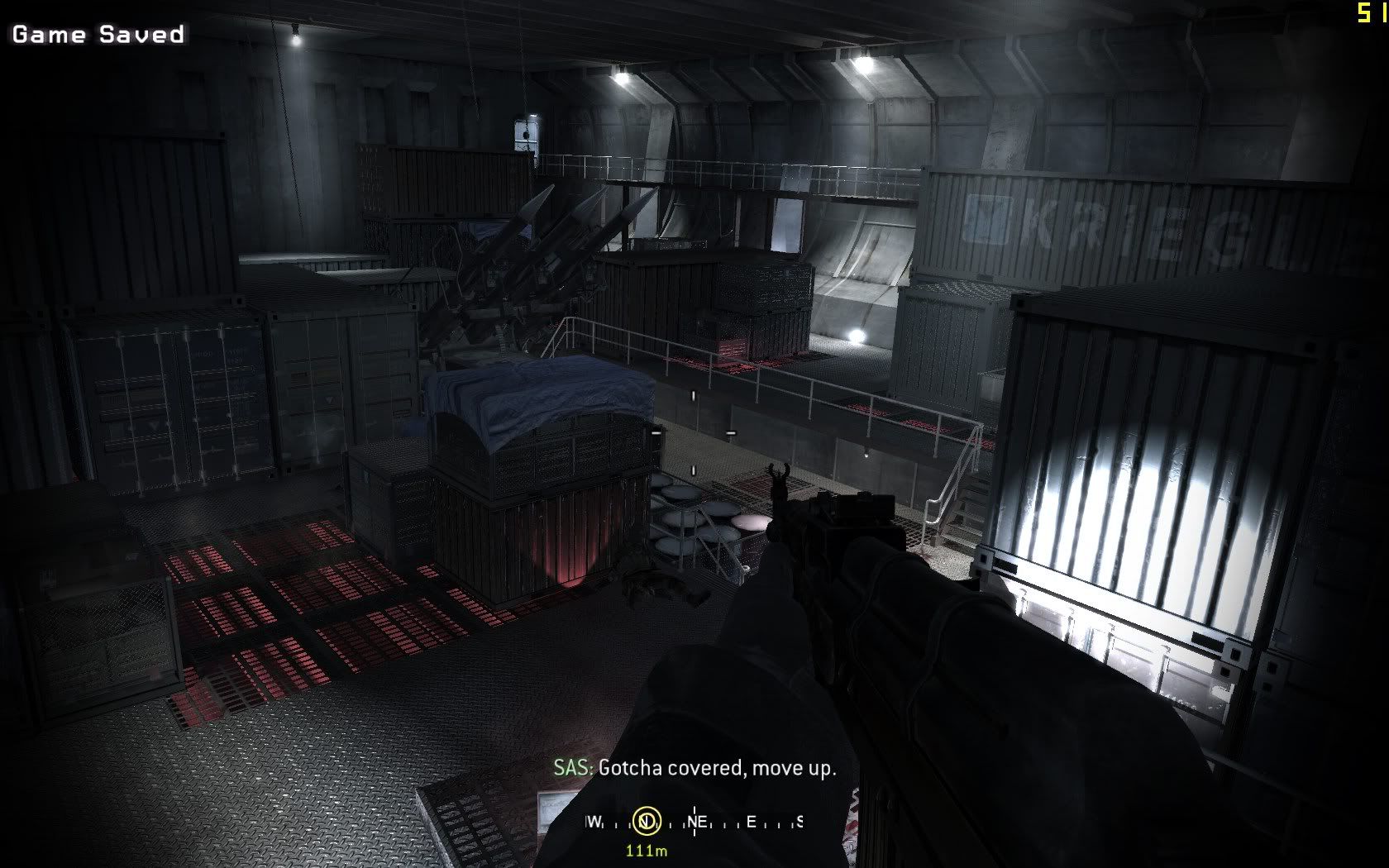Click the yellow objective marker on the compass

tap(646, 821)
